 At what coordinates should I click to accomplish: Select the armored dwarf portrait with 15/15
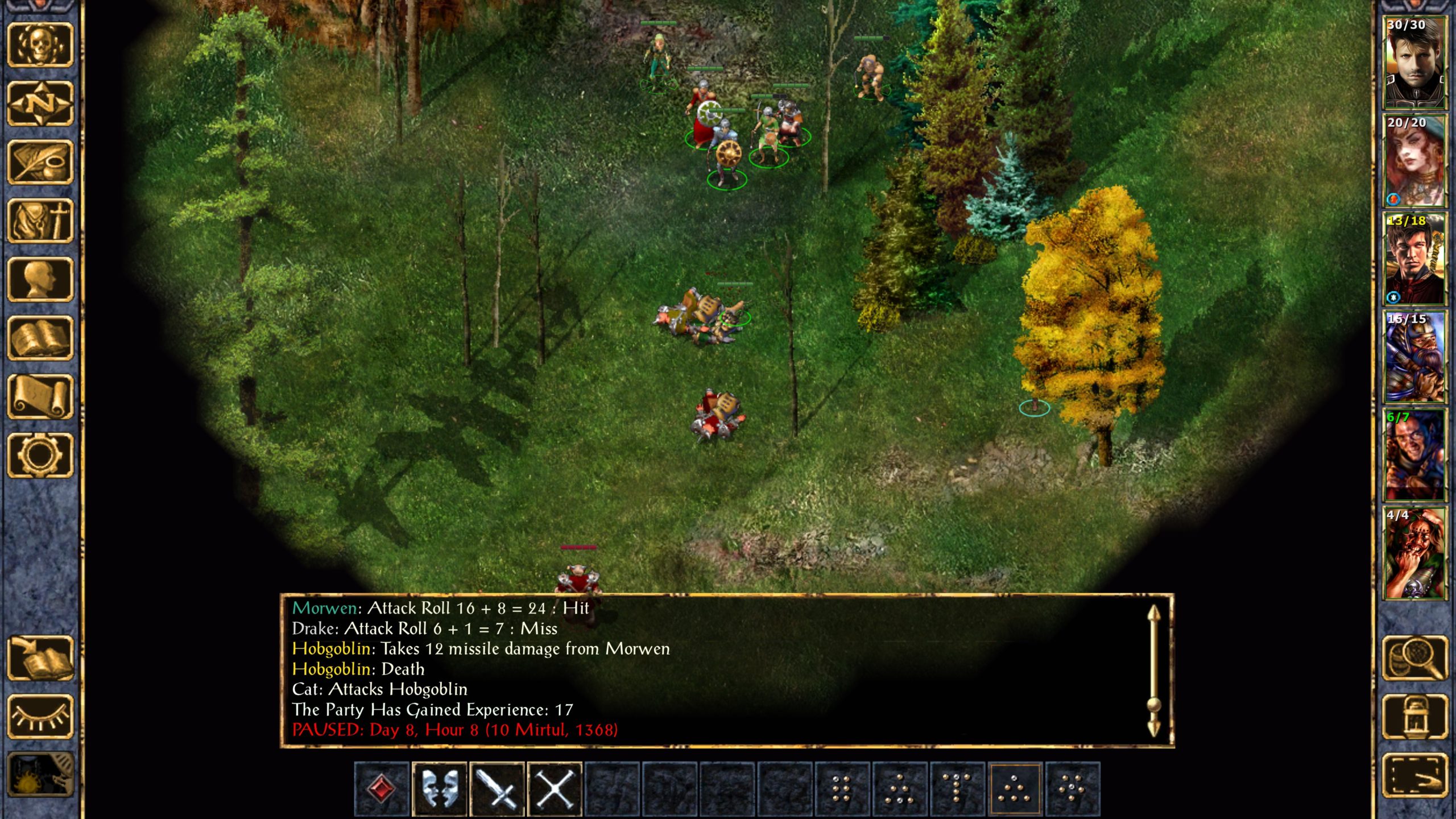click(1414, 357)
